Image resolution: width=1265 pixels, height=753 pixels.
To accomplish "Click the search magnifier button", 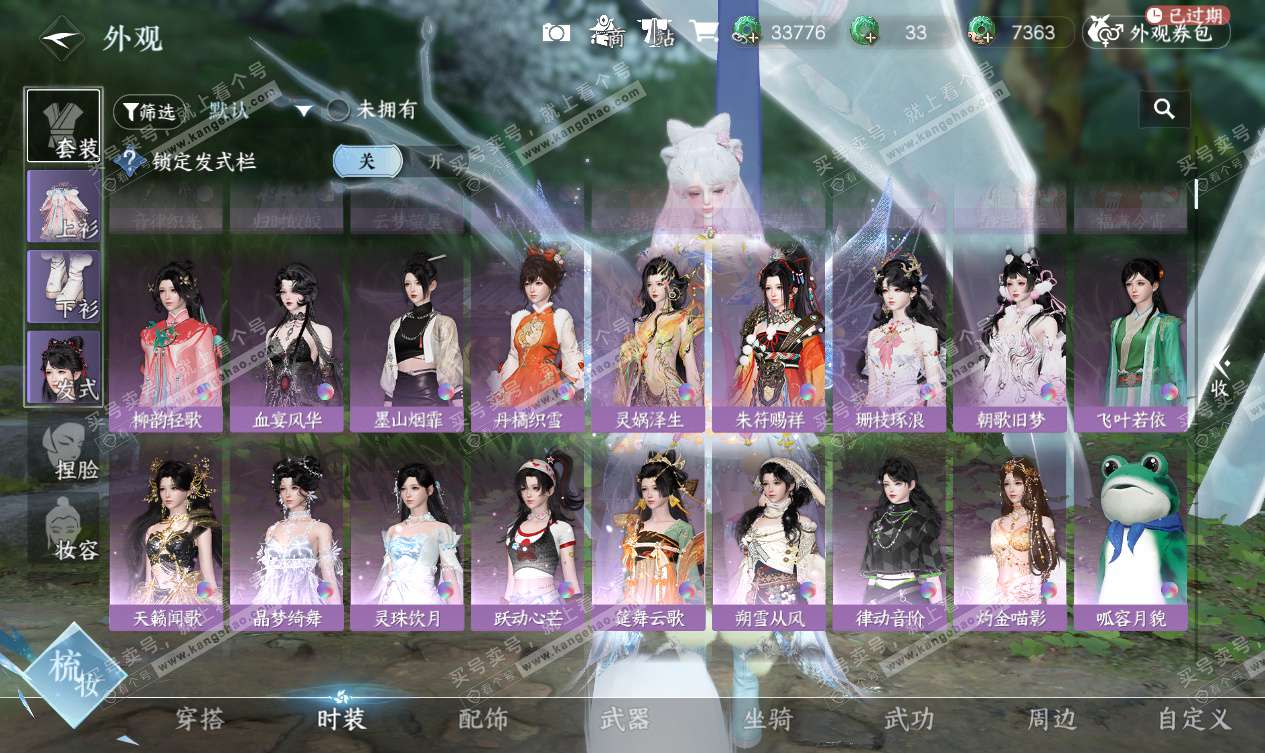I will tap(1164, 109).
